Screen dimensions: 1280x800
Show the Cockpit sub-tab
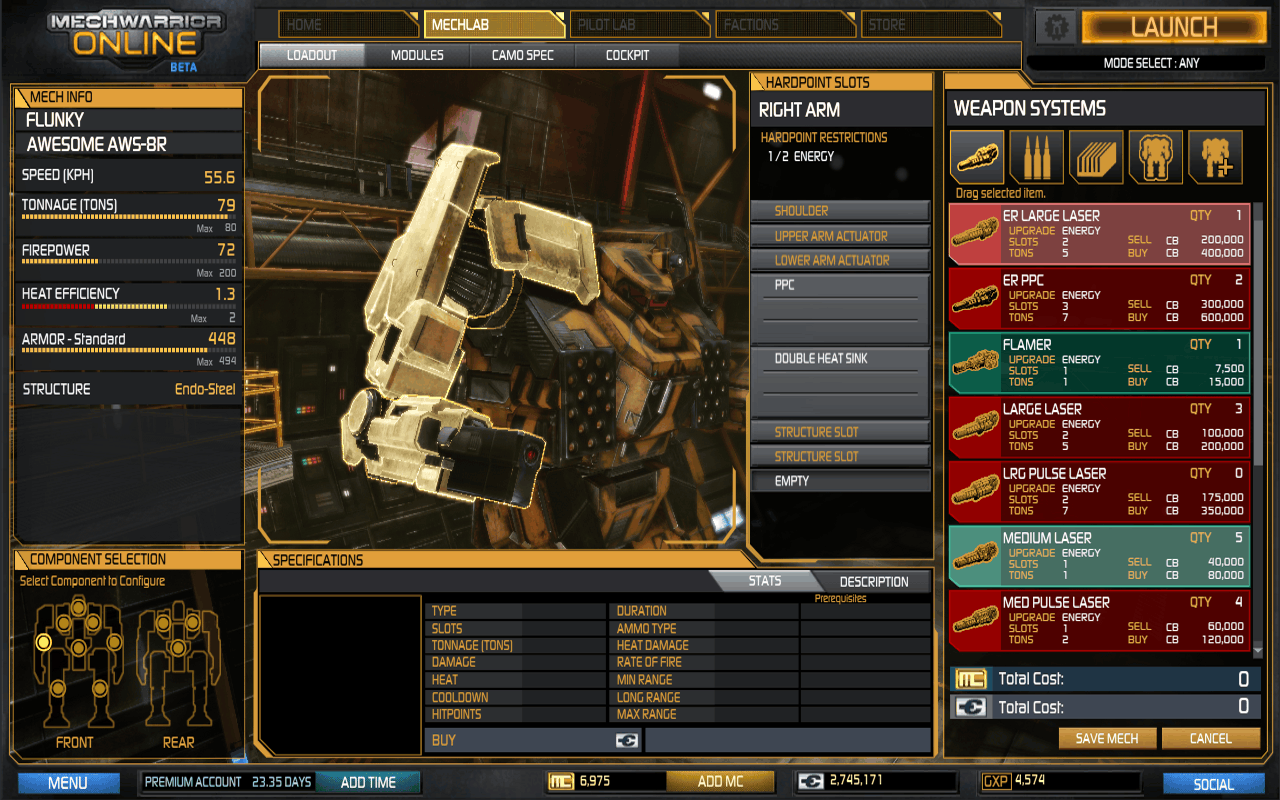point(627,55)
